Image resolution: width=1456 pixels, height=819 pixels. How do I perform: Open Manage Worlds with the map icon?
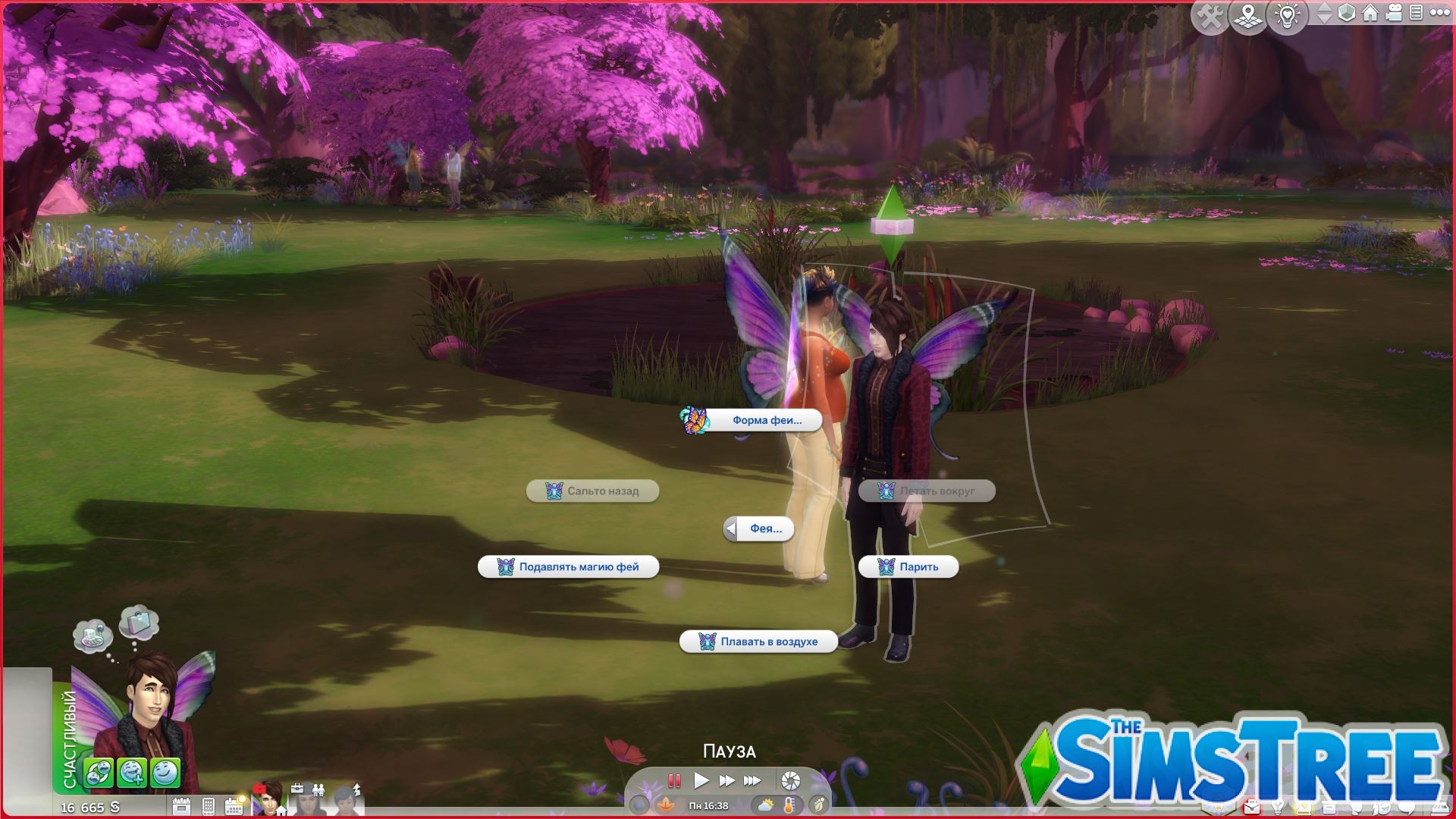point(1247,14)
